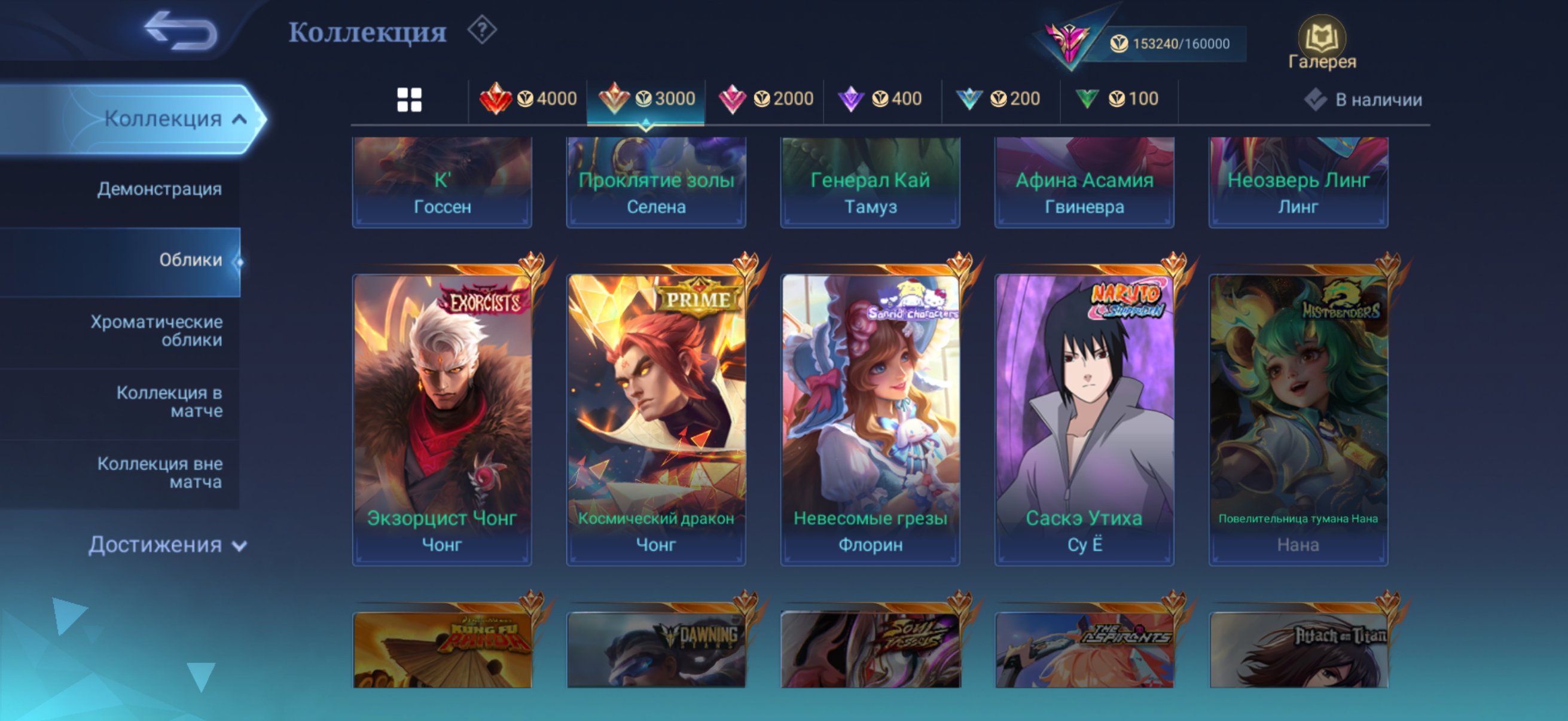The width and height of the screenshot is (1568, 721).
Task: Select the Саскэ Утиха skin card
Action: pos(1084,414)
